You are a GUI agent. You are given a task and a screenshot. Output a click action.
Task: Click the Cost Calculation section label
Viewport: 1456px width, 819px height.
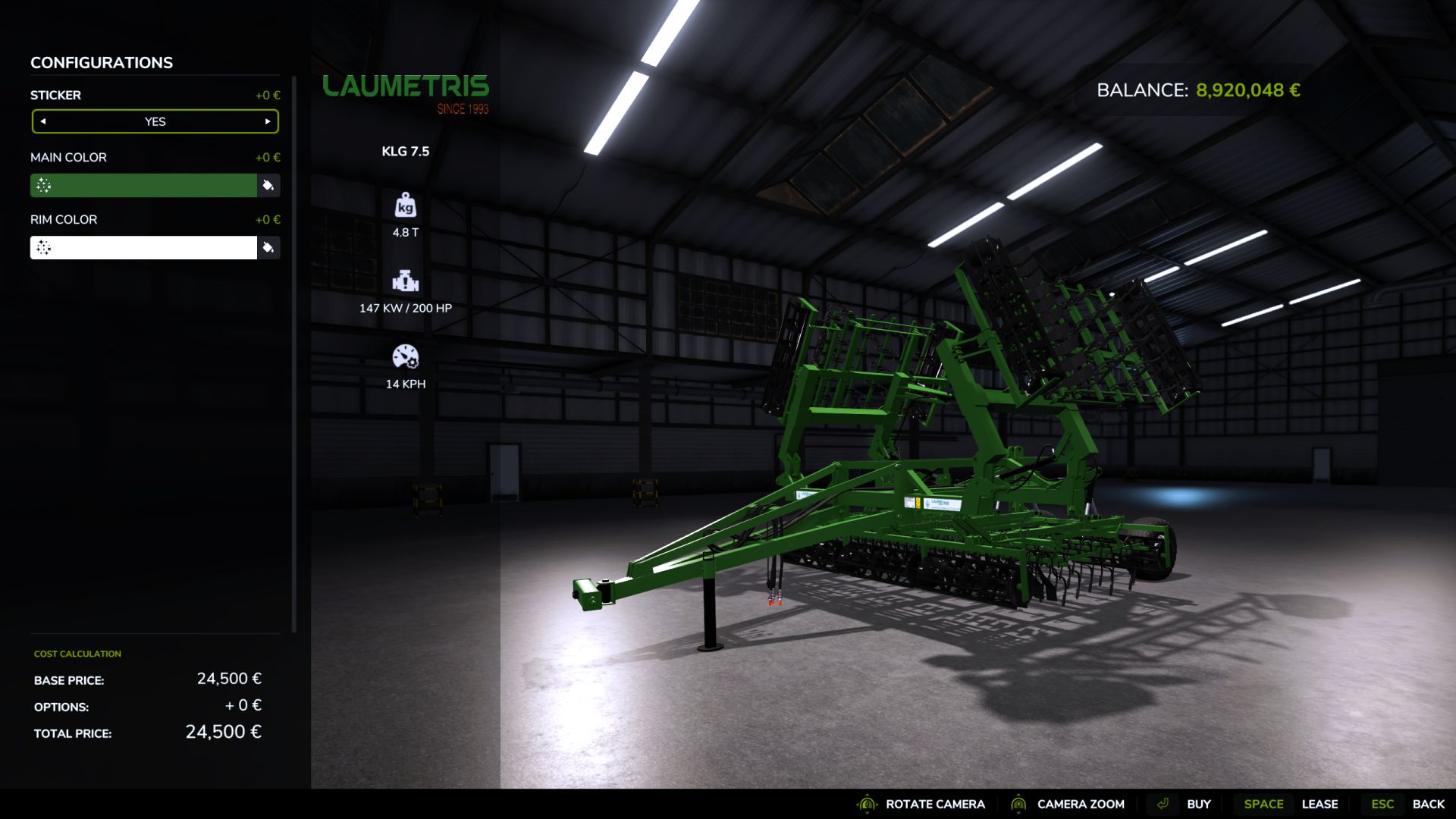76,653
